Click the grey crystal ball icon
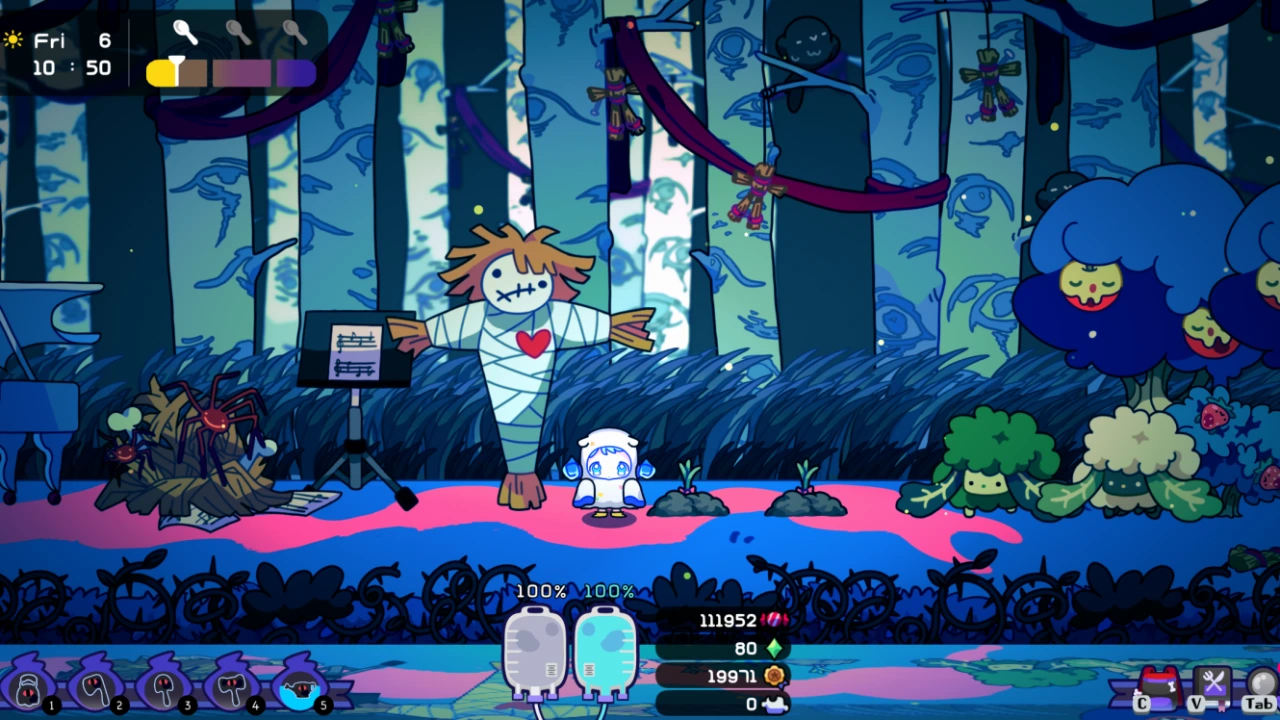 click(x=1263, y=682)
